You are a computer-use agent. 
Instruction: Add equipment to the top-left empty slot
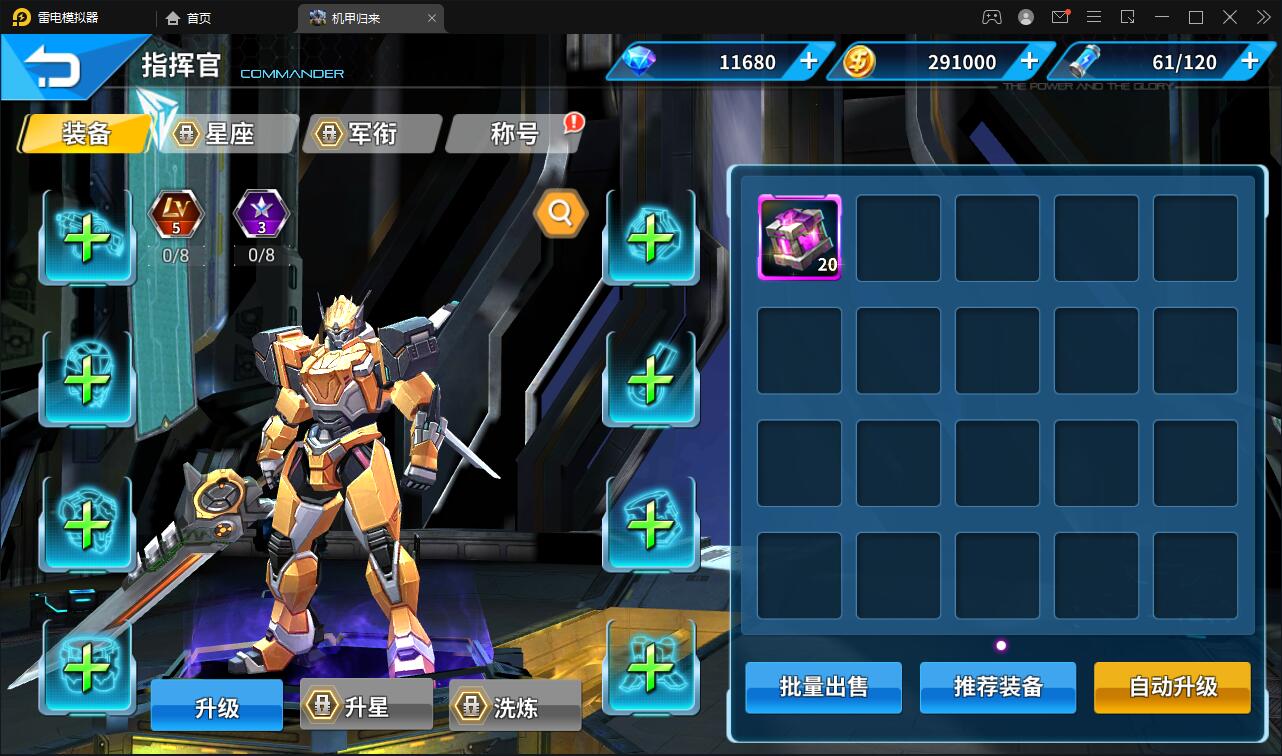[x=87, y=237]
